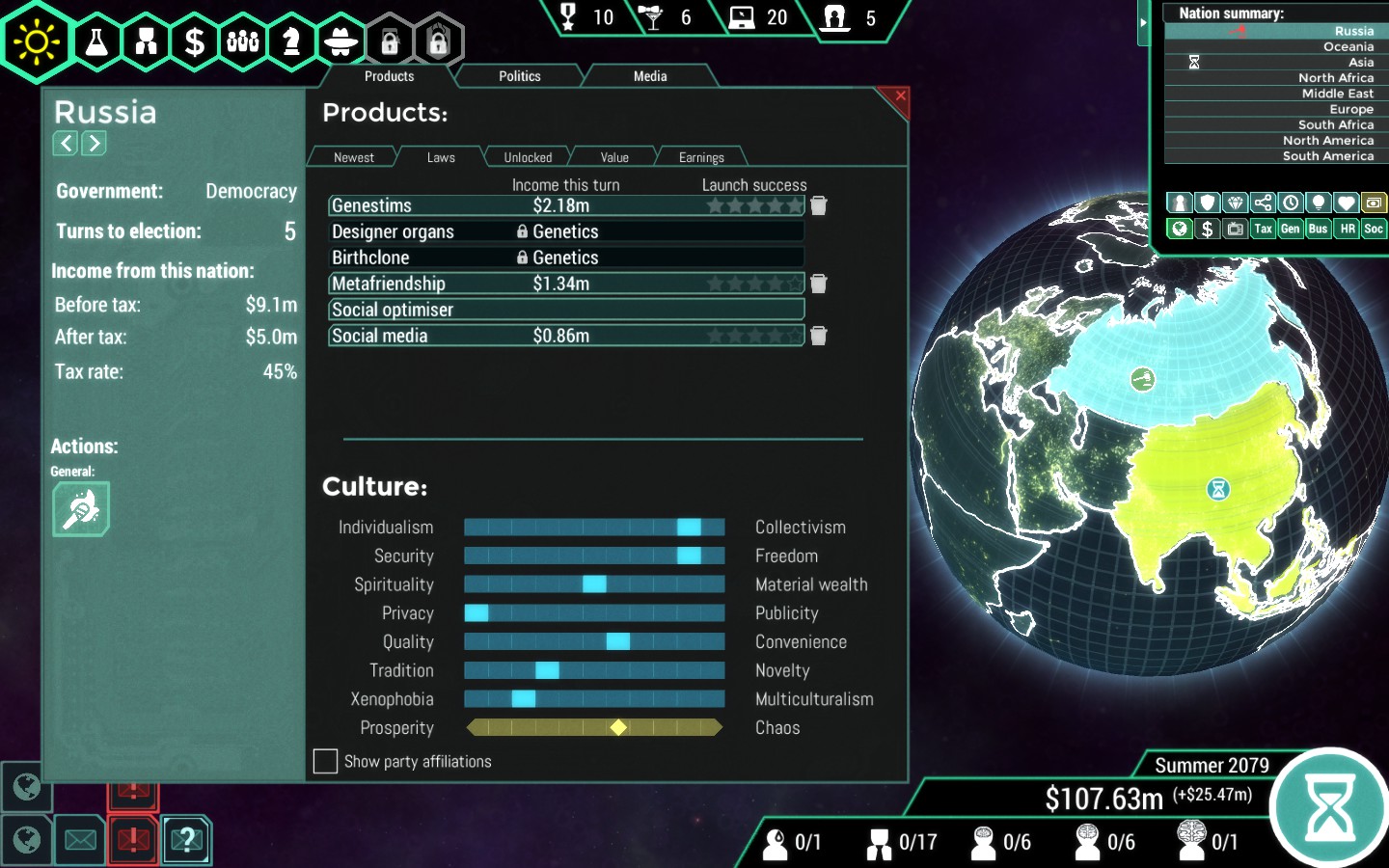Select the Social optimiser product row
The width and height of the screenshot is (1389, 868).
565,310
